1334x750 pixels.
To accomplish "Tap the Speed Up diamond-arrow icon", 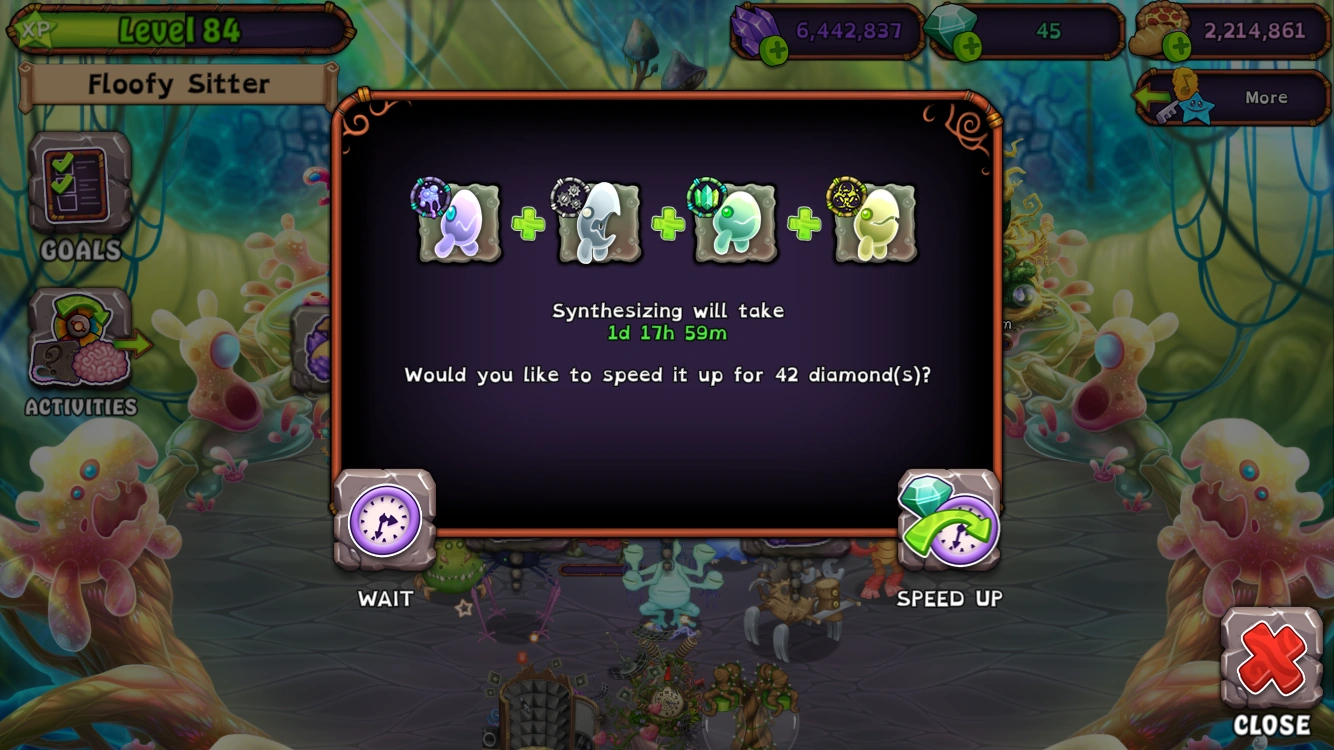I will (x=948, y=520).
